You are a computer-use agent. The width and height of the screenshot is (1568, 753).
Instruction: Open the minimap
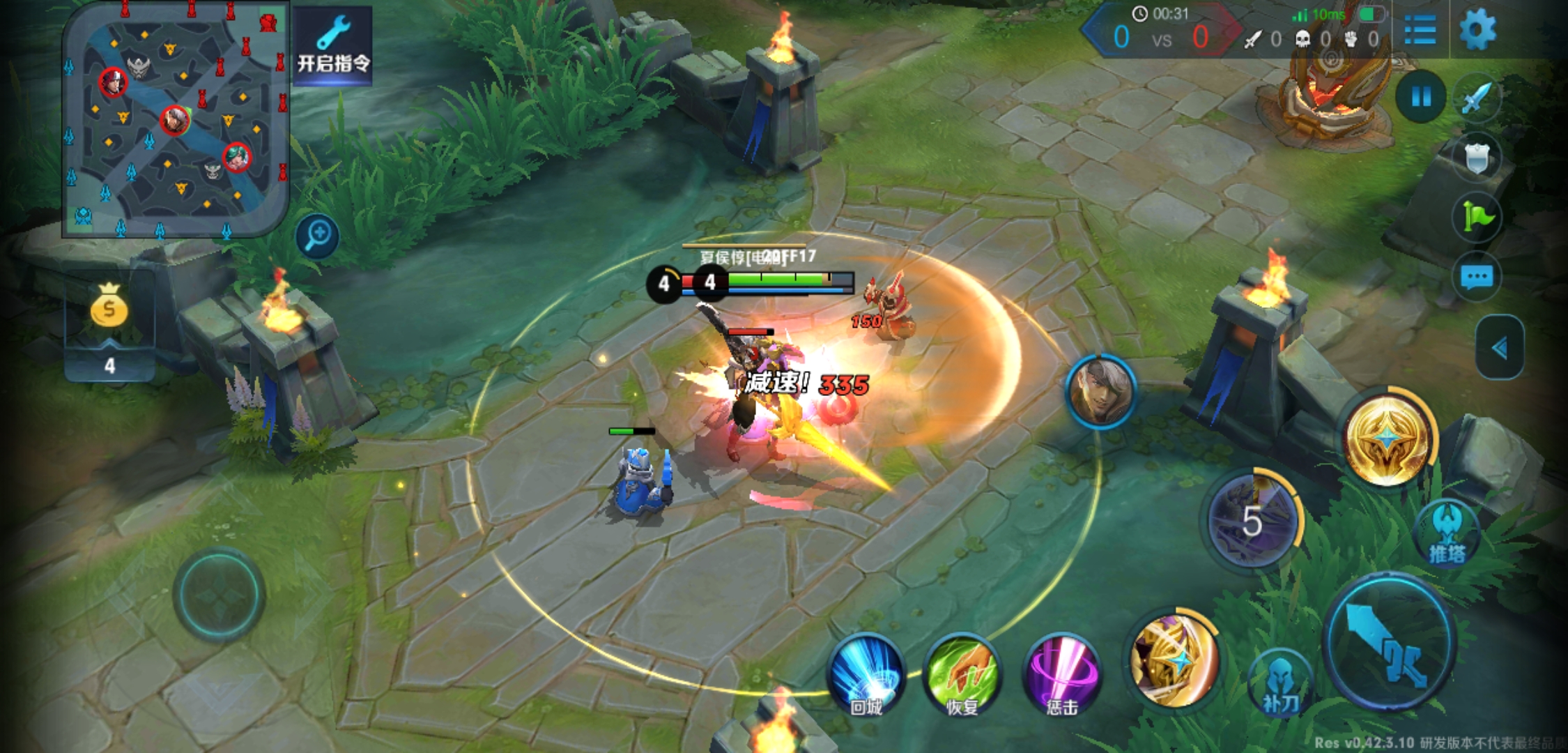[x=175, y=120]
